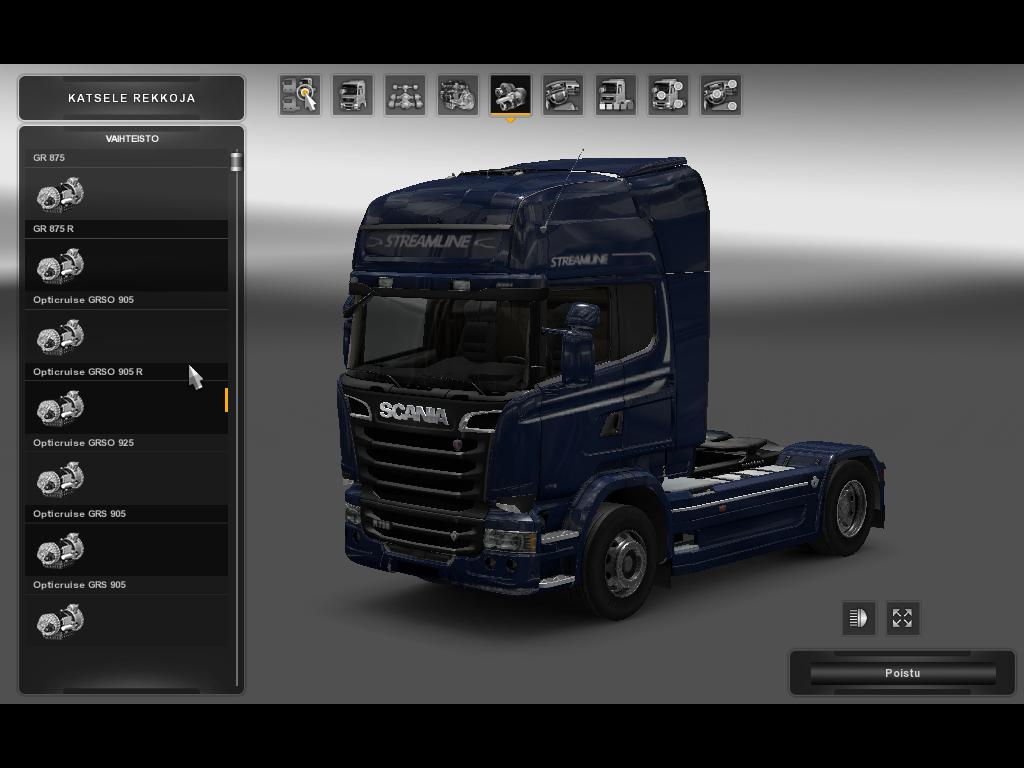1024x768 pixels.
Task: Switch to the engine tab
Action: point(457,95)
